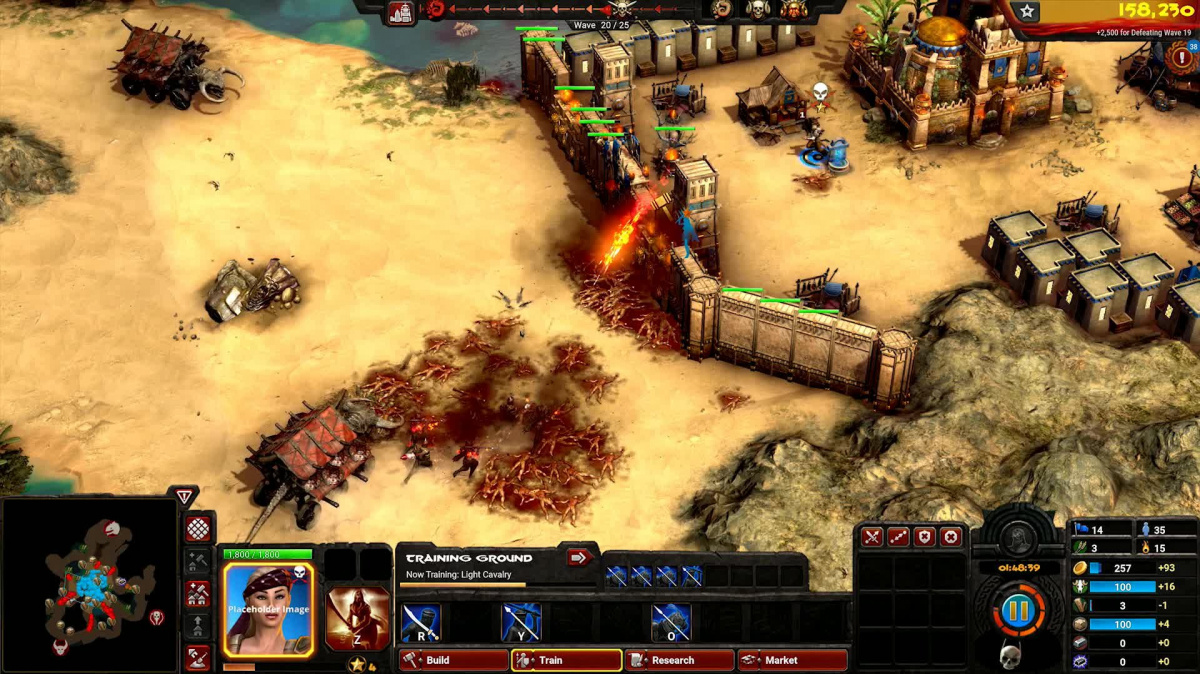Click the skull below the pause button
The height and width of the screenshot is (674, 1200).
tap(1010, 656)
